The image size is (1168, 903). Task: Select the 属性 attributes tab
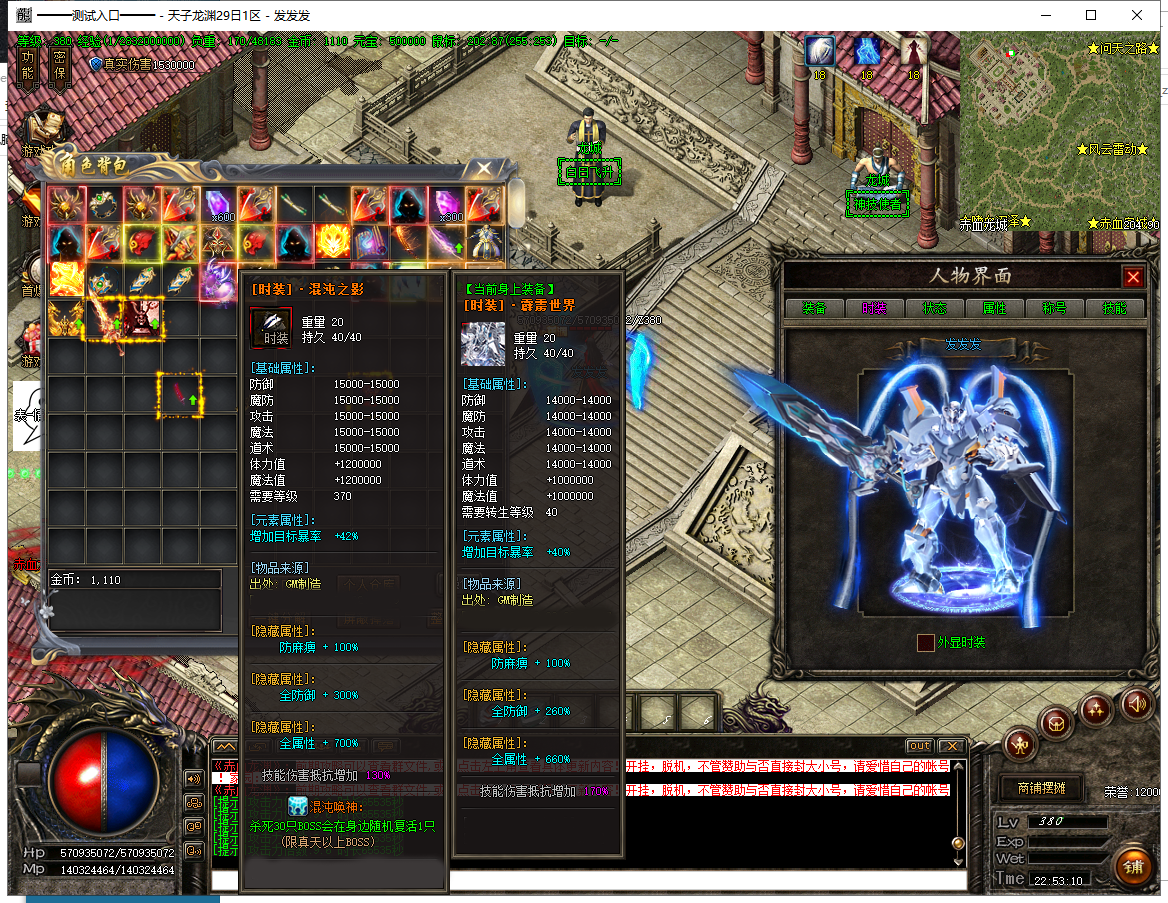pos(994,308)
